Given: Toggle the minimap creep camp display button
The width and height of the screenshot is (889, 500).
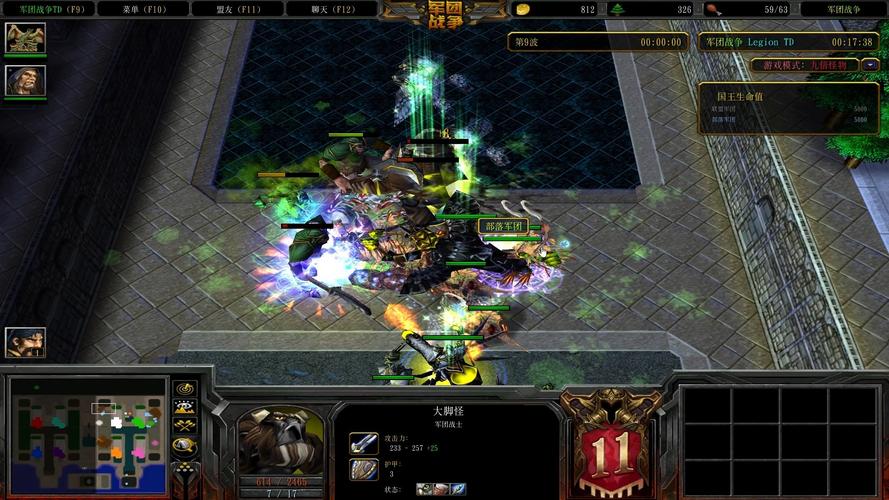Looking at the screenshot, I should (x=184, y=445).
